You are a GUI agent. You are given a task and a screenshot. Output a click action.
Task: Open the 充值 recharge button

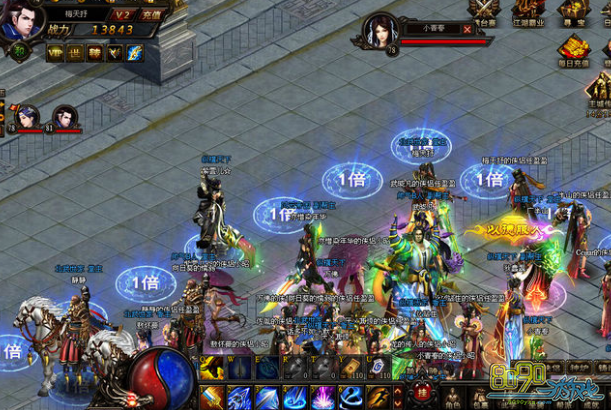[152, 14]
